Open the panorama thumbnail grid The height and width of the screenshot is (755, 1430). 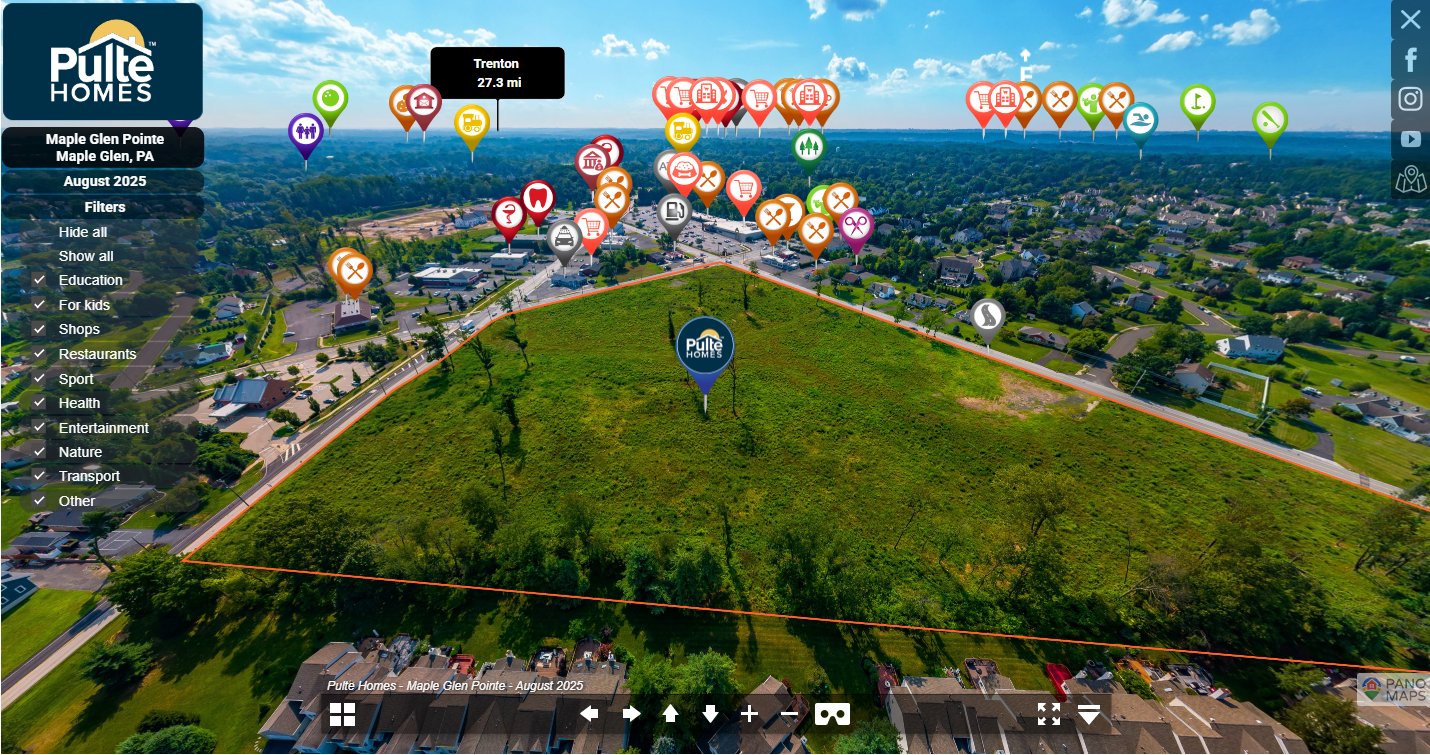click(342, 714)
